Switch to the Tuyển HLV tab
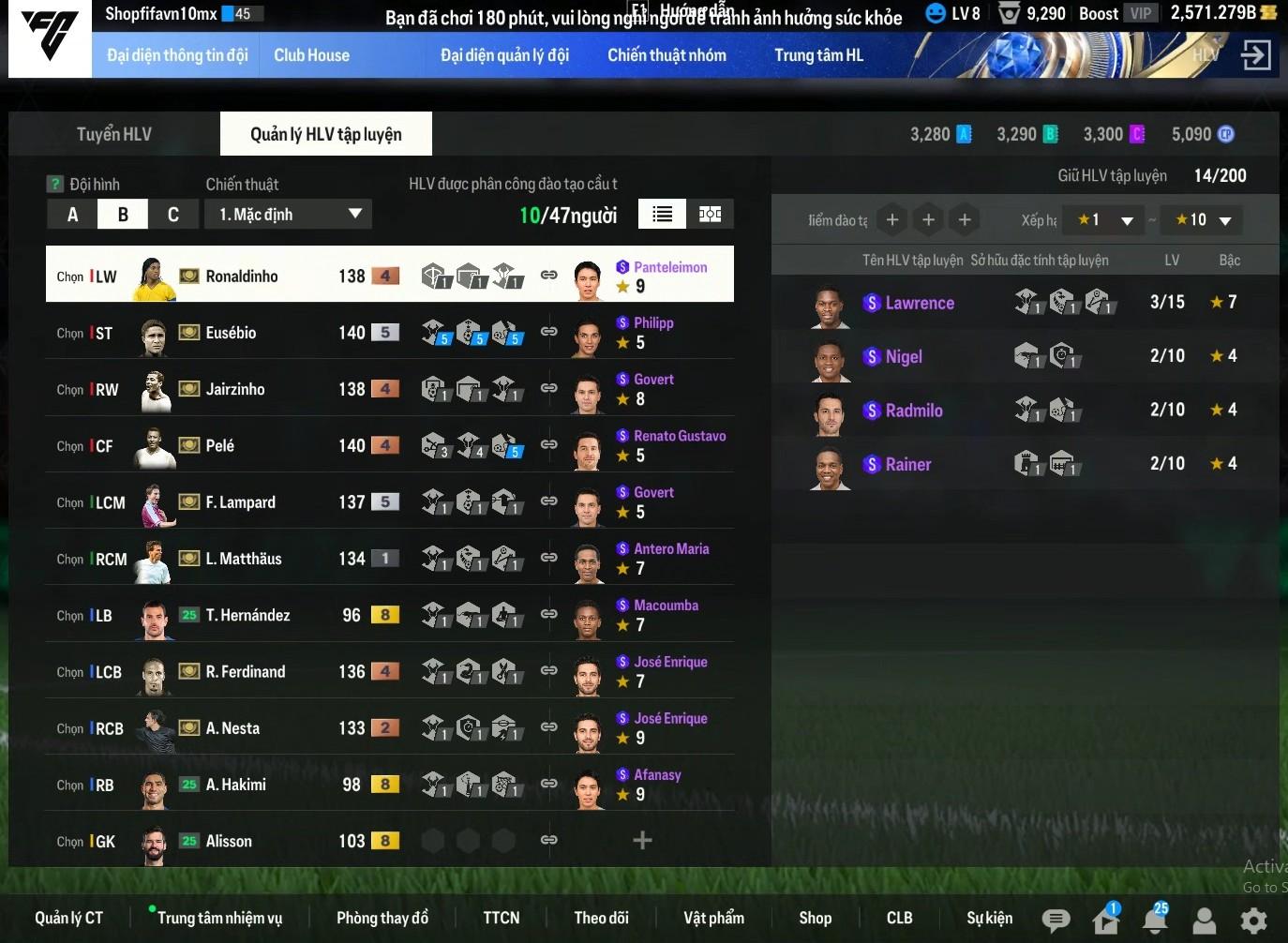 pyautogui.click(x=113, y=134)
